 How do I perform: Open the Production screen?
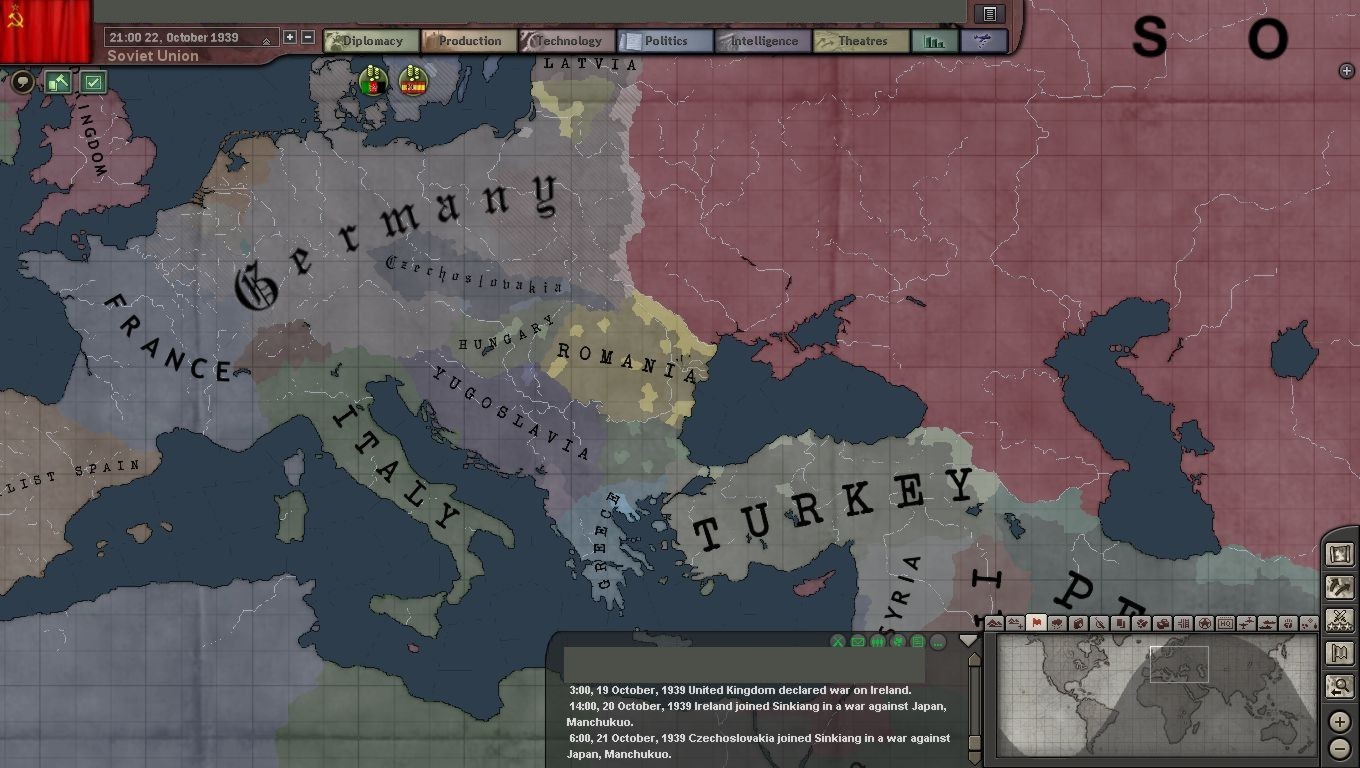469,41
